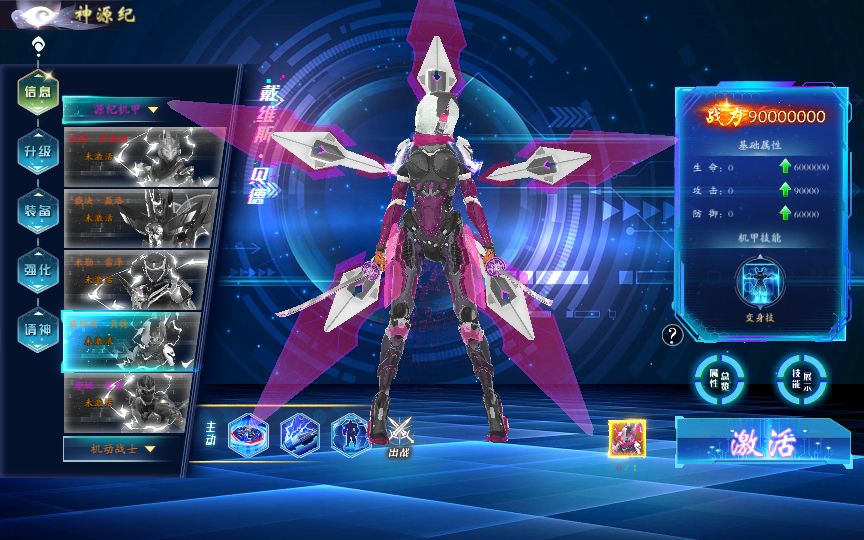Show the 技能展示 skill showcase
This screenshot has height=540, width=864.
pos(801,378)
